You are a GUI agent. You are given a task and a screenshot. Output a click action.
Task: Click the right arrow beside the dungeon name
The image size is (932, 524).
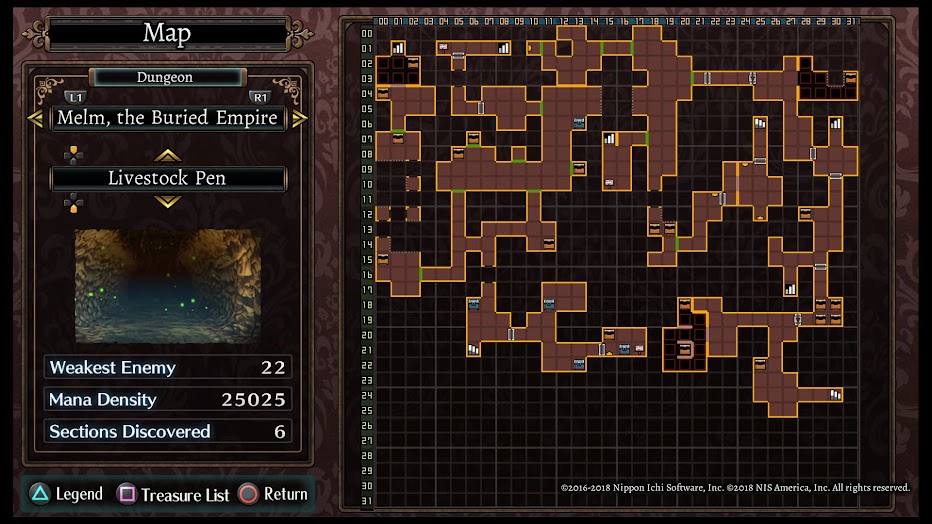[x=299, y=118]
